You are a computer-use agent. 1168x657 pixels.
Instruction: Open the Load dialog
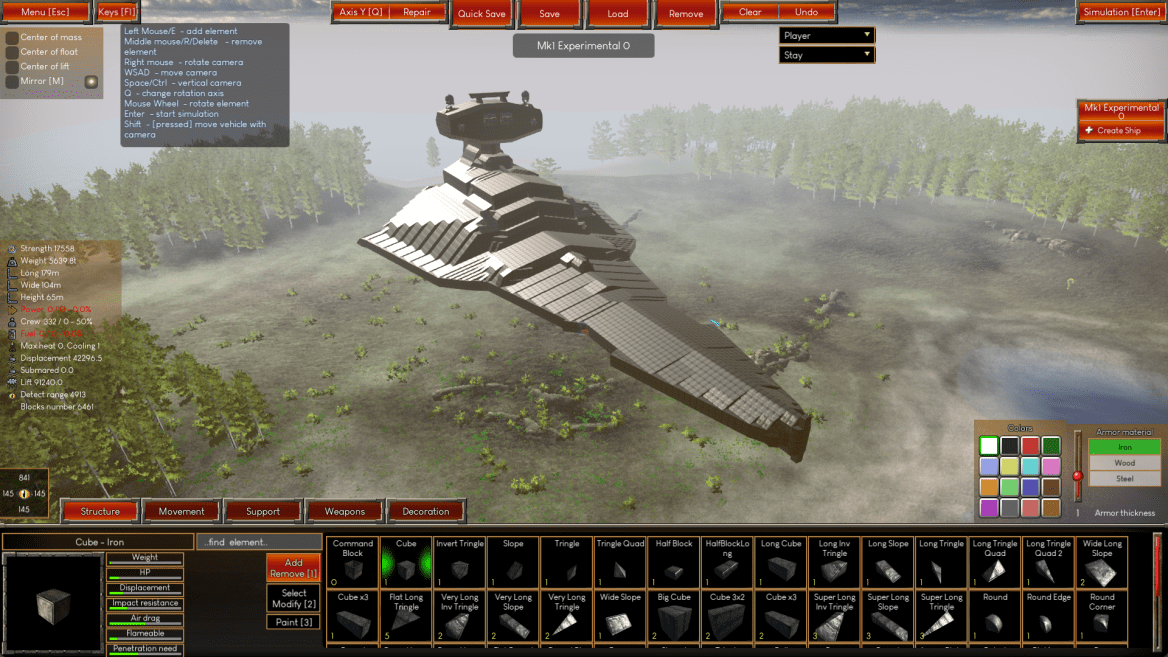[x=618, y=14]
